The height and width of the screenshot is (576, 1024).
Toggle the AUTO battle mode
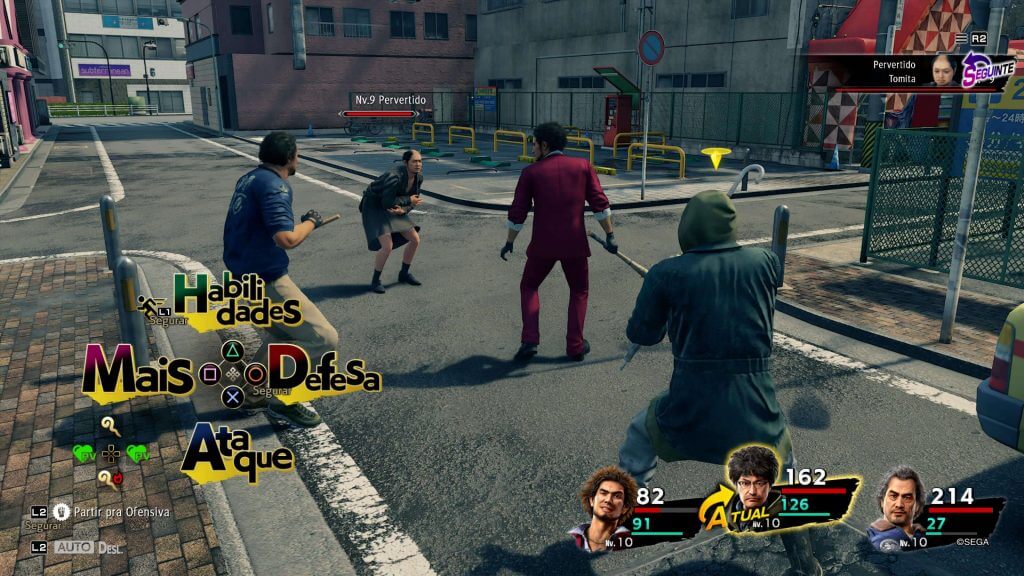pyautogui.click(x=75, y=547)
